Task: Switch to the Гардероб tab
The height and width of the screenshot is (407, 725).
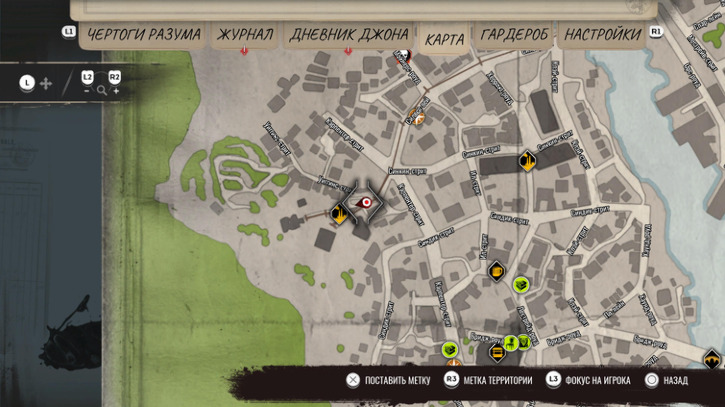Action: point(514,35)
